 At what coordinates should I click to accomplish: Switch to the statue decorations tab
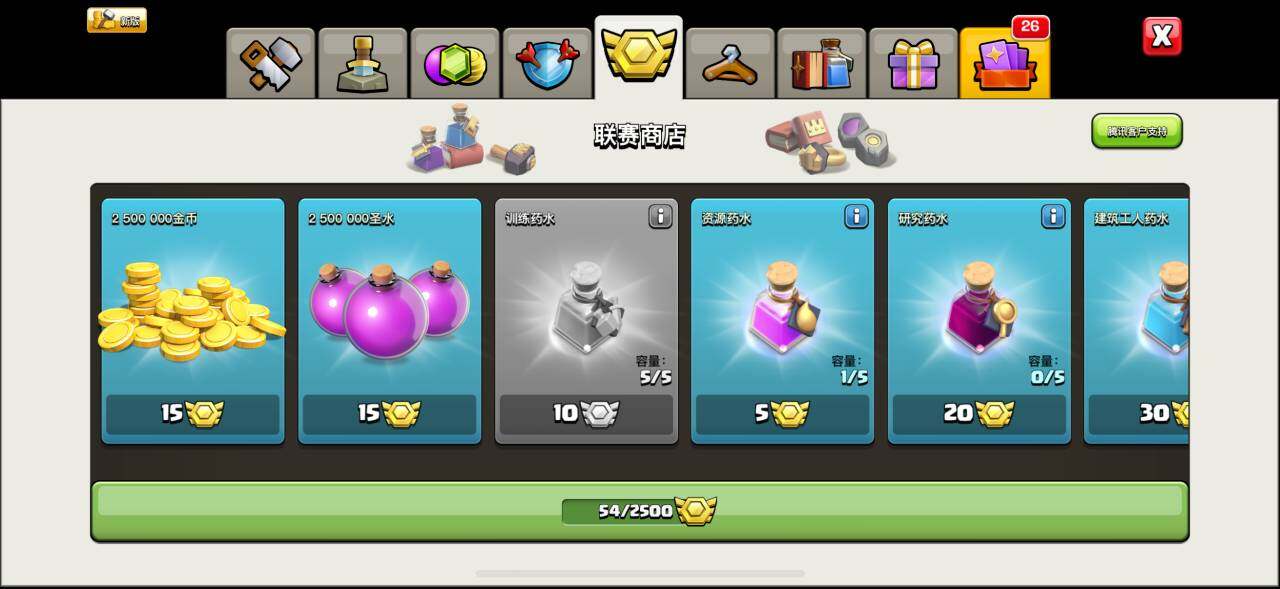(x=362, y=63)
